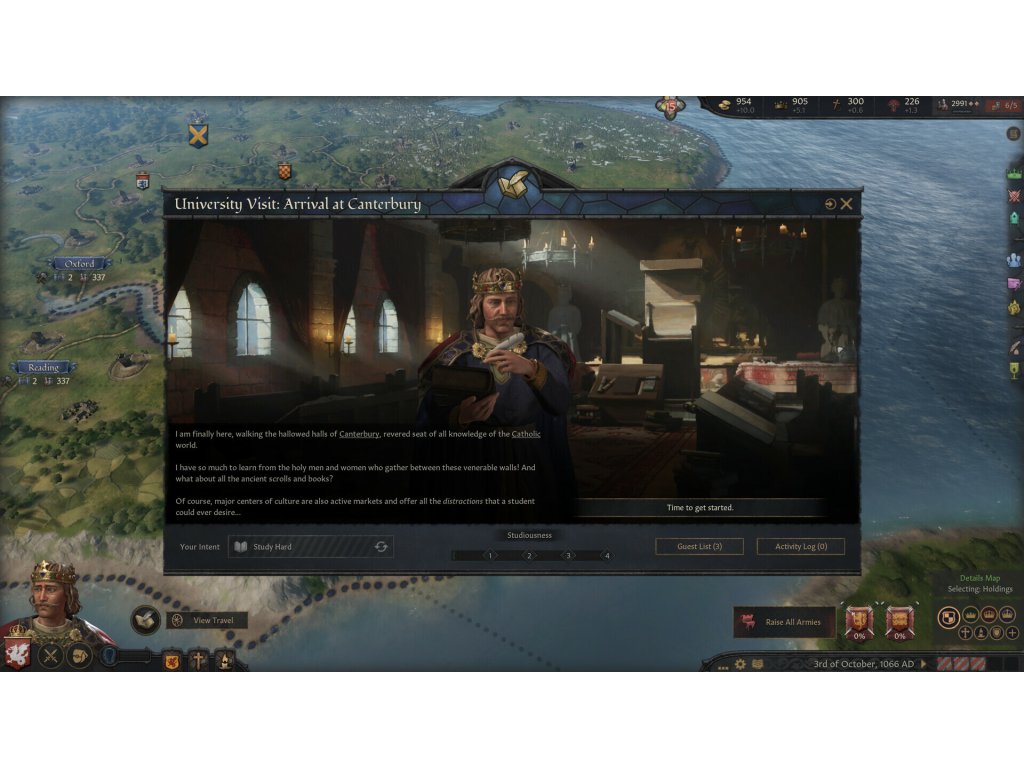Choose the "Time to get started." option

(x=700, y=508)
